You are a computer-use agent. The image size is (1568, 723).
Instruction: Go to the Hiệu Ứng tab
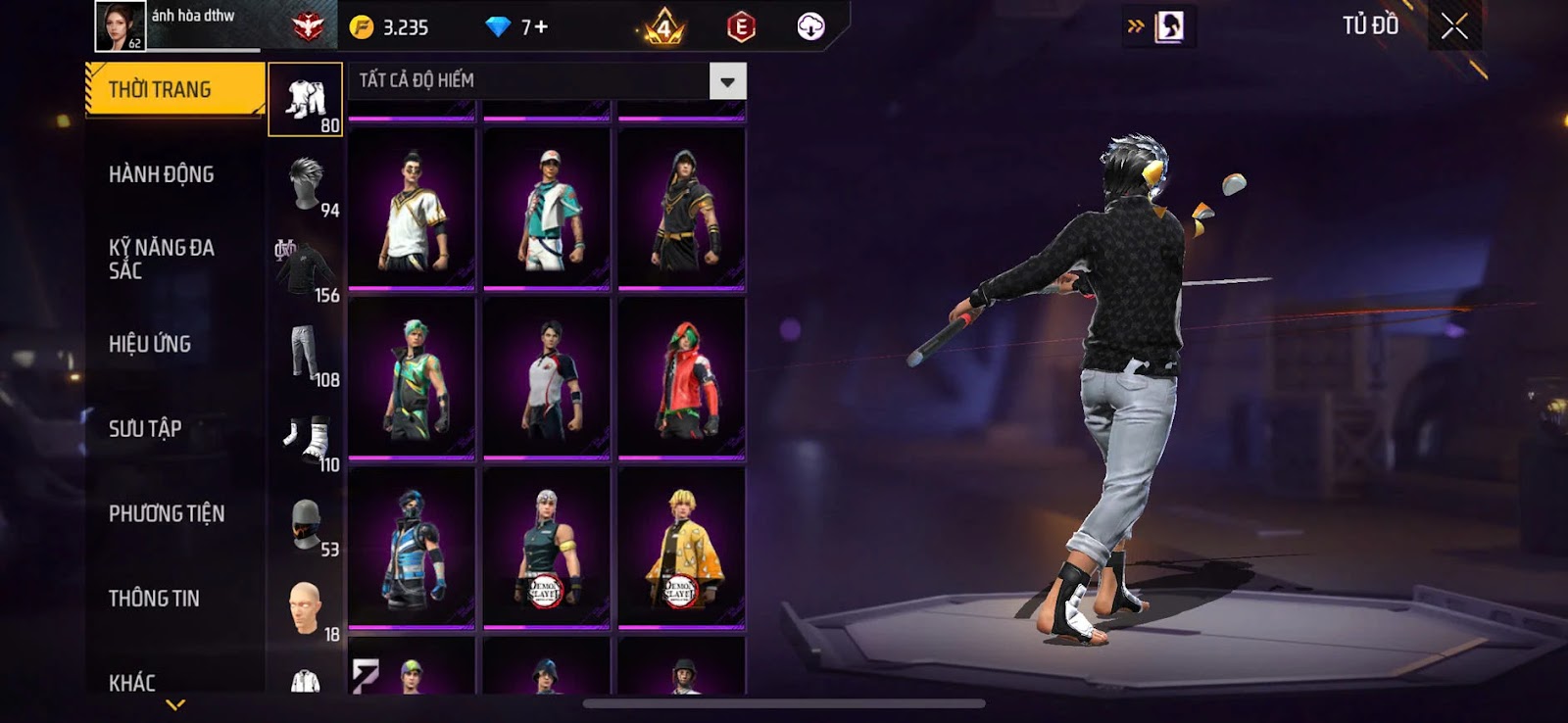click(150, 344)
